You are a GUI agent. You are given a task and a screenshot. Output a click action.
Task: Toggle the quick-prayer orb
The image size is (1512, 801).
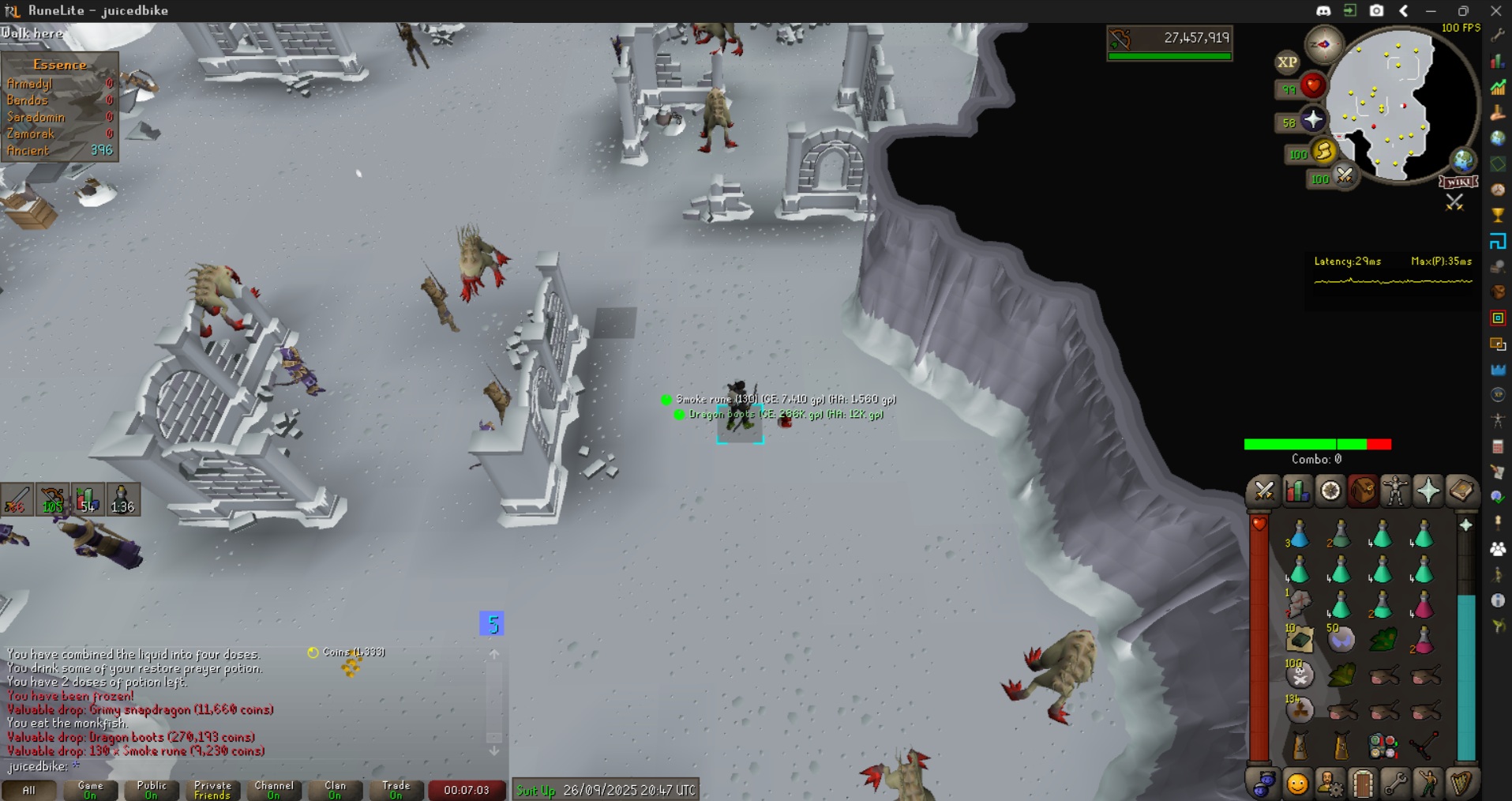pyautogui.click(x=1312, y=120)
